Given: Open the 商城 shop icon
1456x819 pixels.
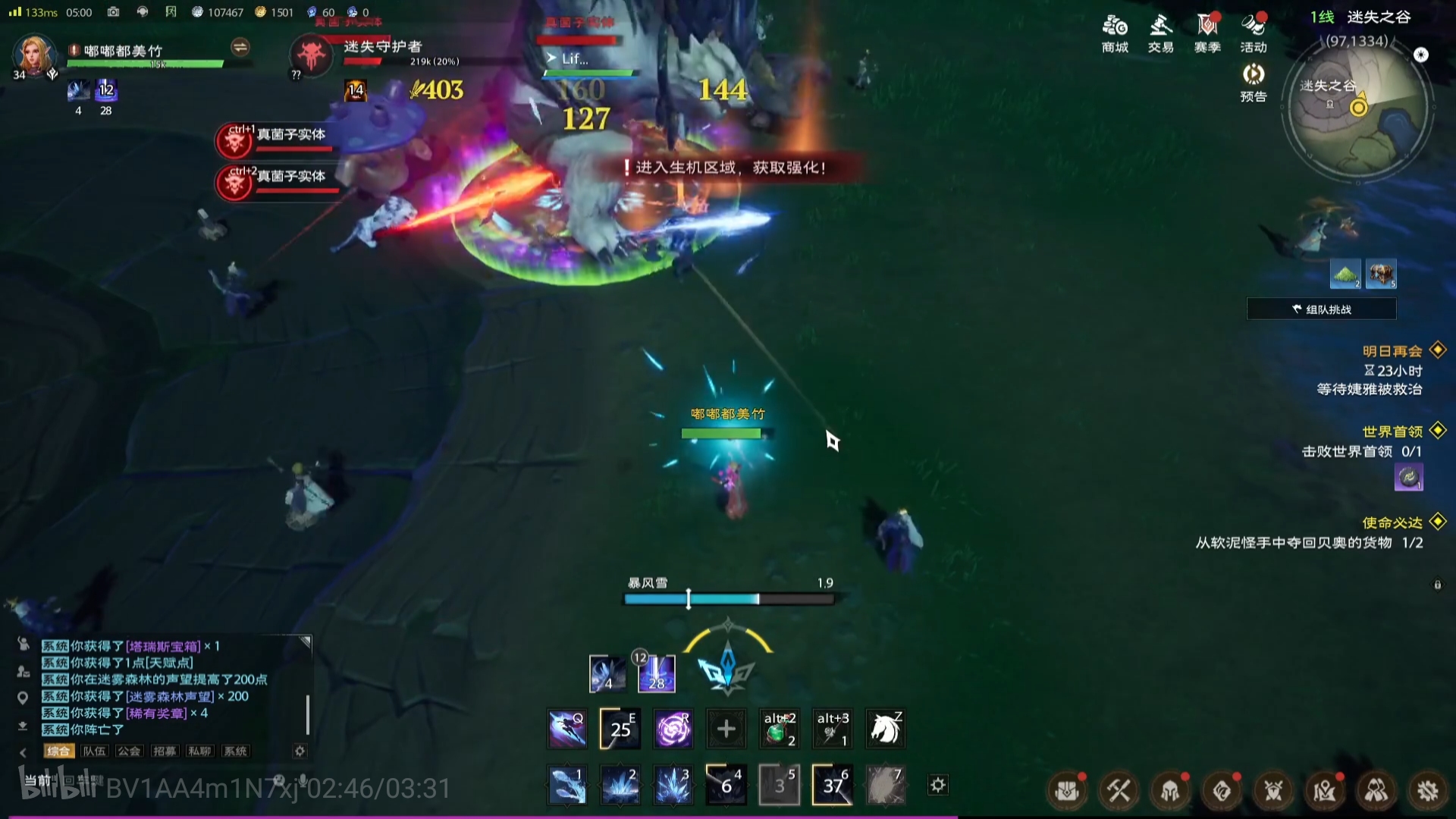Looking at the screenshot, I should point(1115,33).
